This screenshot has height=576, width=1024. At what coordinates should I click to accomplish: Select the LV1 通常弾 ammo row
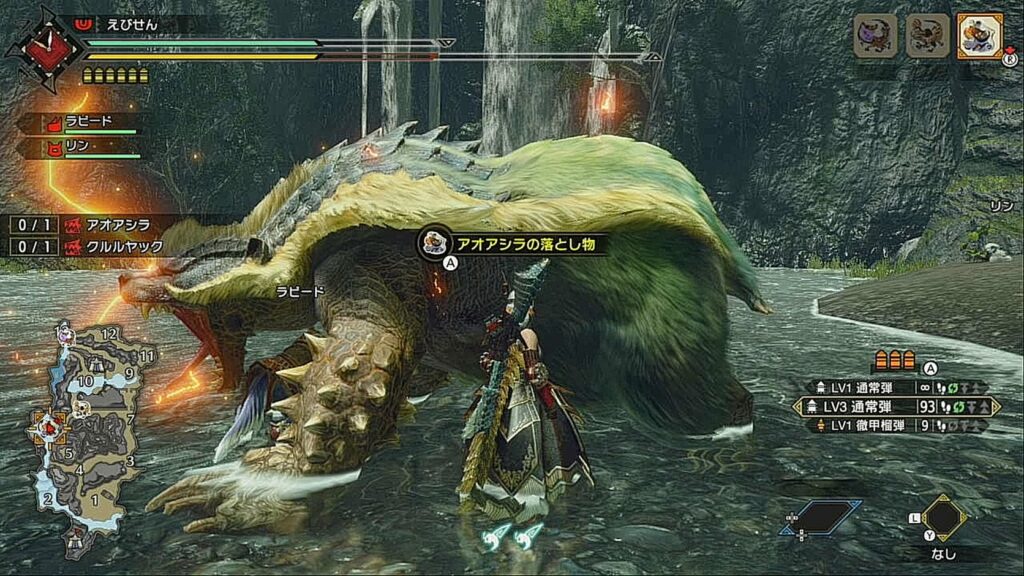coord(895,388)
